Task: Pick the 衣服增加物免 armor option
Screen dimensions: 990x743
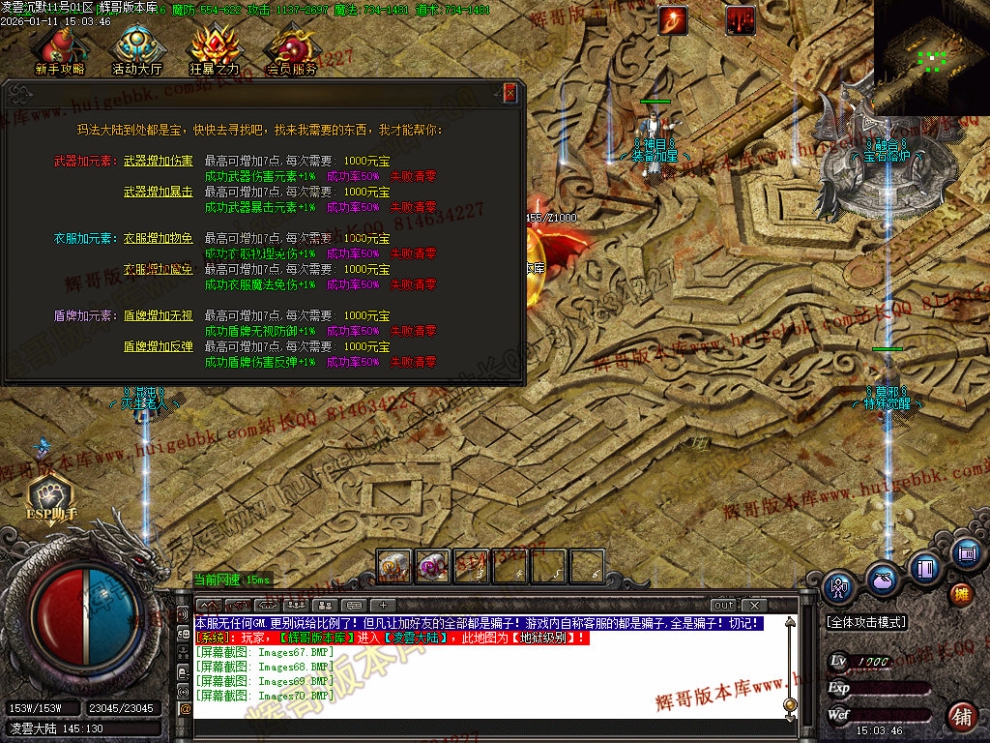Action: point(158,238)
